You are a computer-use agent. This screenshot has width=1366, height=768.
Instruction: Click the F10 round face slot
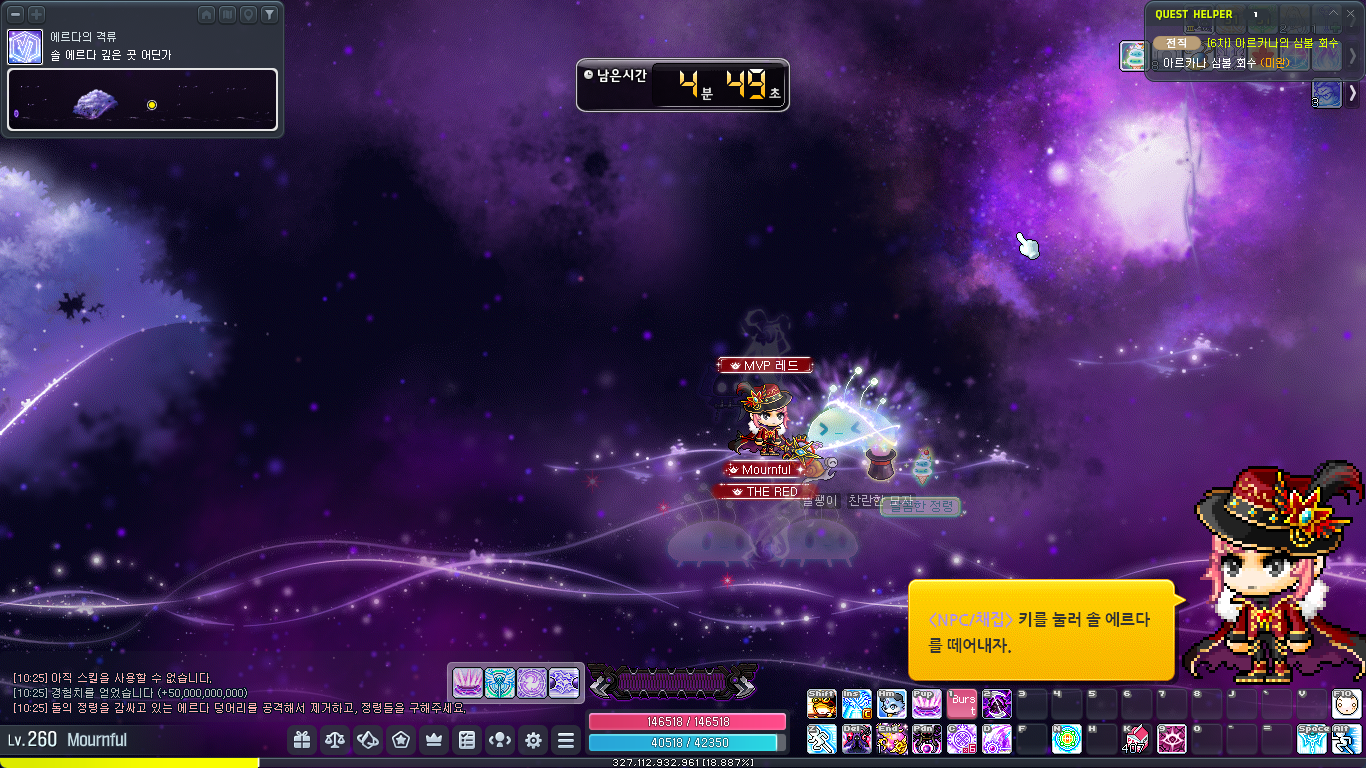tap(1346, 704)
